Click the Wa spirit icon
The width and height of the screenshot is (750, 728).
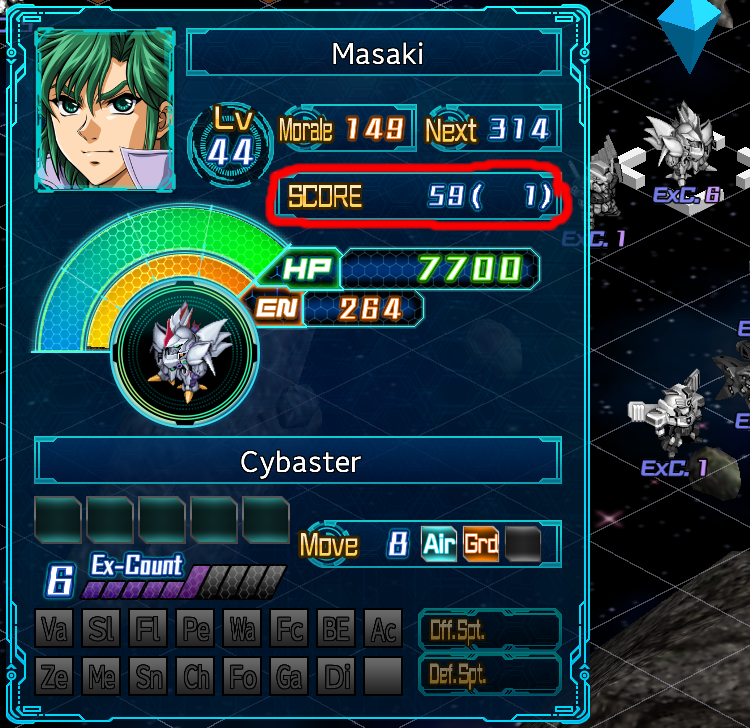[x=242, y=630]
